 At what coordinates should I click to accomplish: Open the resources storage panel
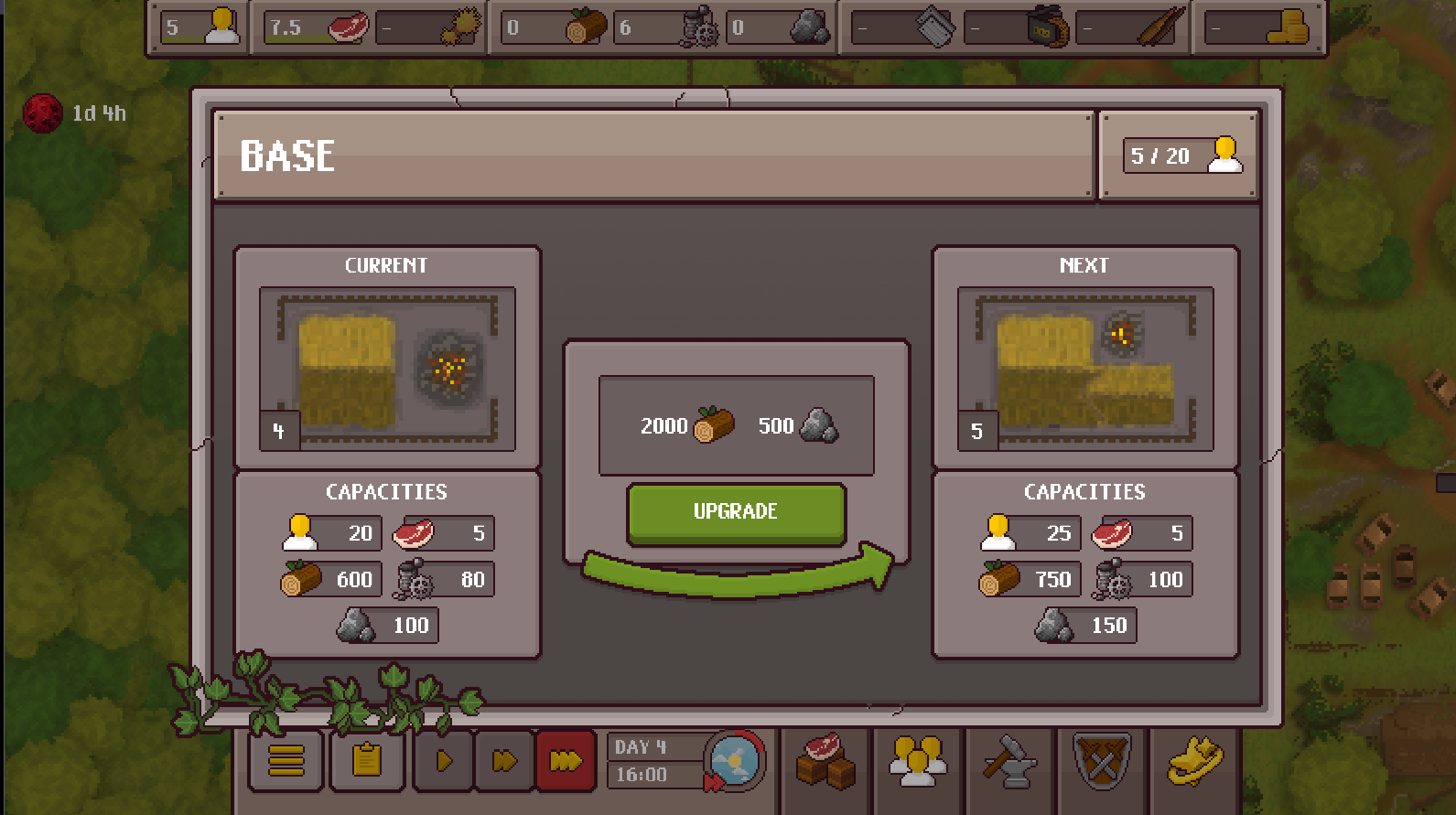(825, 760)
